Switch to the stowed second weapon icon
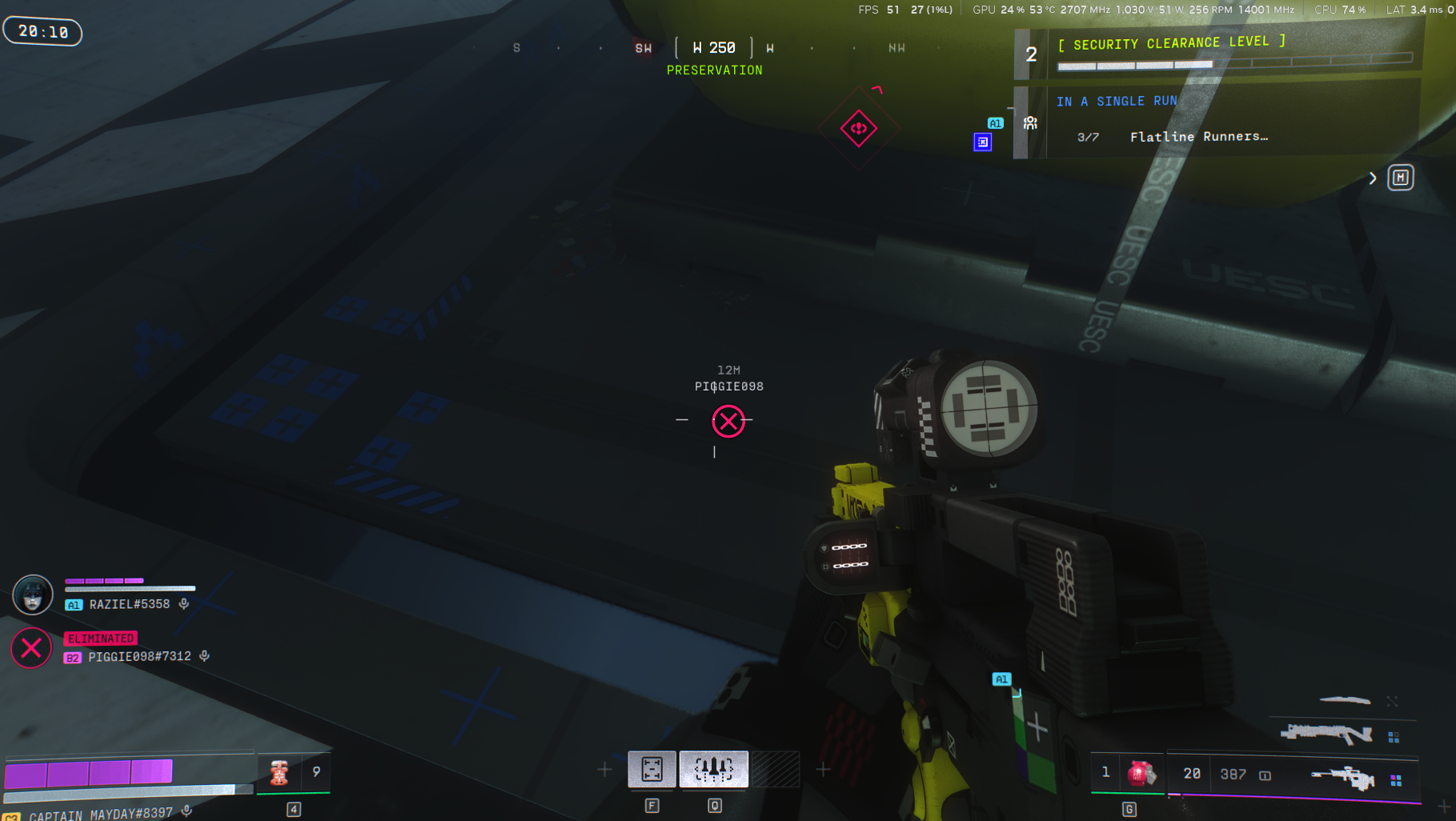 [1326, 733]
